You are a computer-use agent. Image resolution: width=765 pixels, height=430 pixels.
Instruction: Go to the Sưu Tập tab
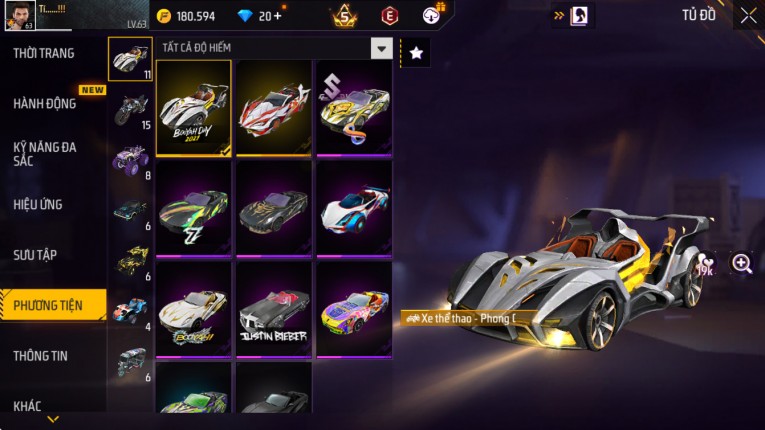[35, 255]
